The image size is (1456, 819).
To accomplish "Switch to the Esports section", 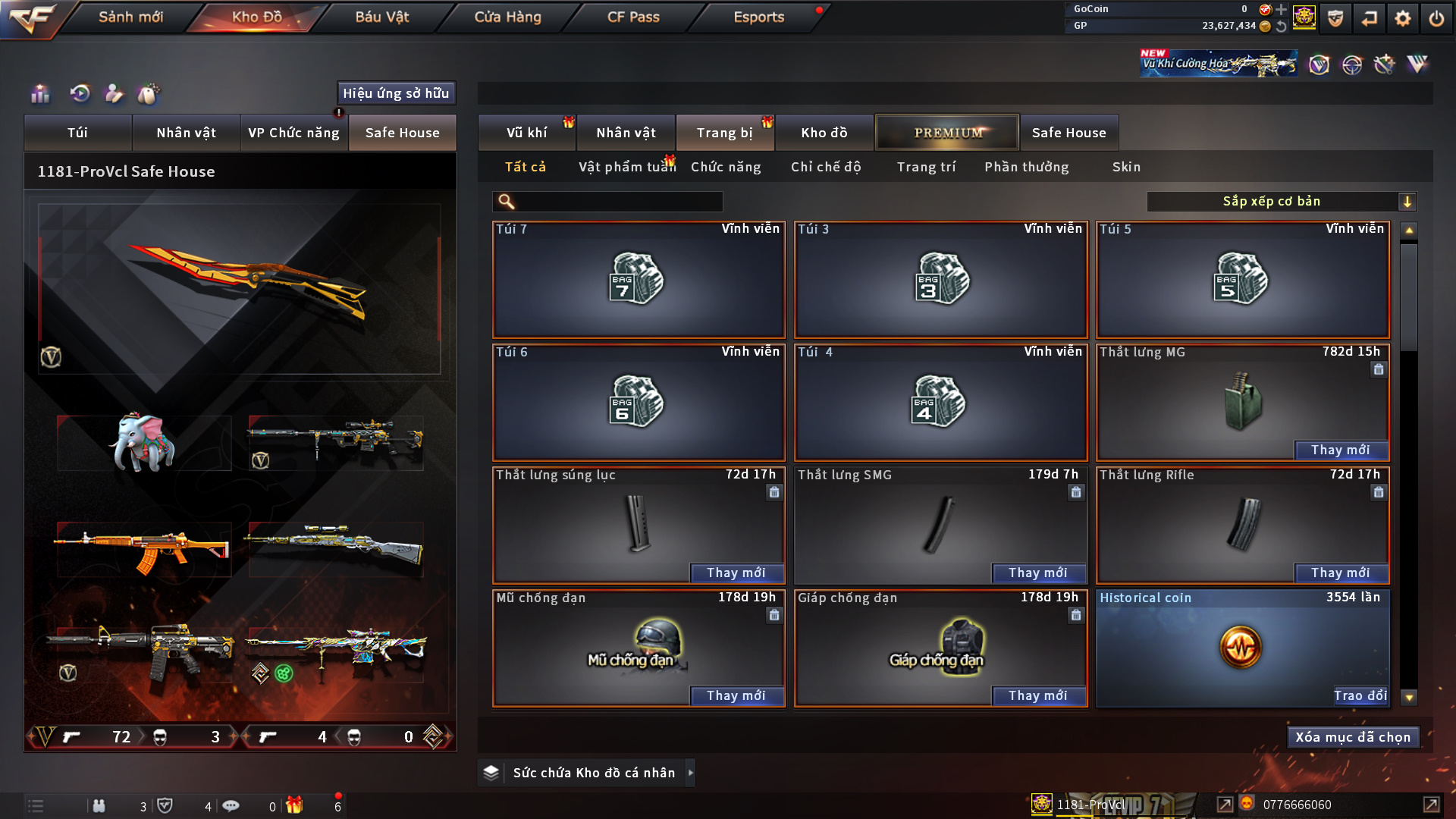I will coord(758,17).
